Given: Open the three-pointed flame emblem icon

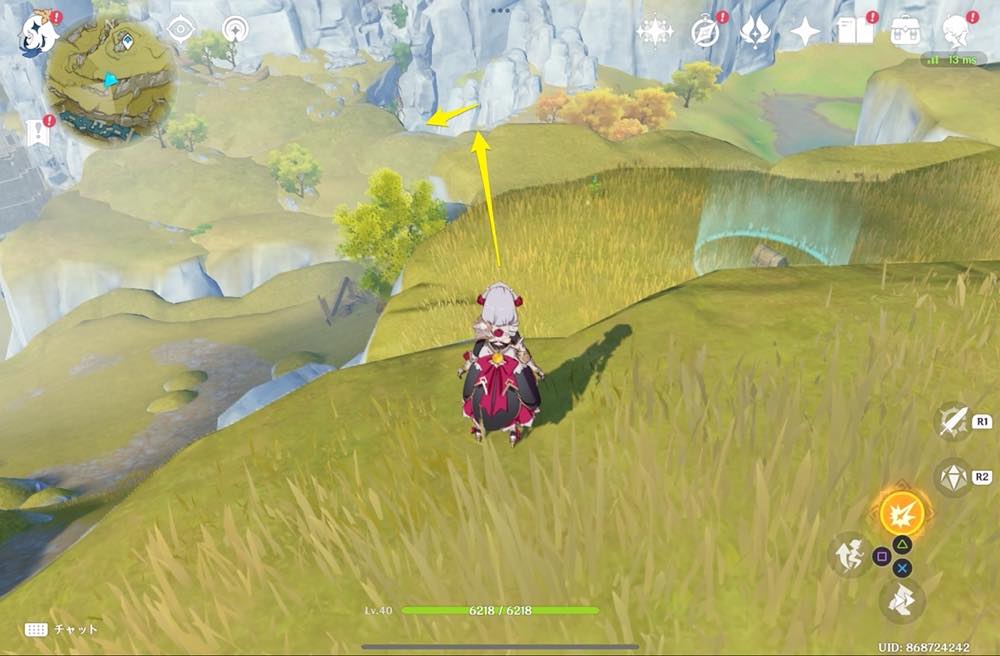Looking at the screenshot, I should pos(754,32).
